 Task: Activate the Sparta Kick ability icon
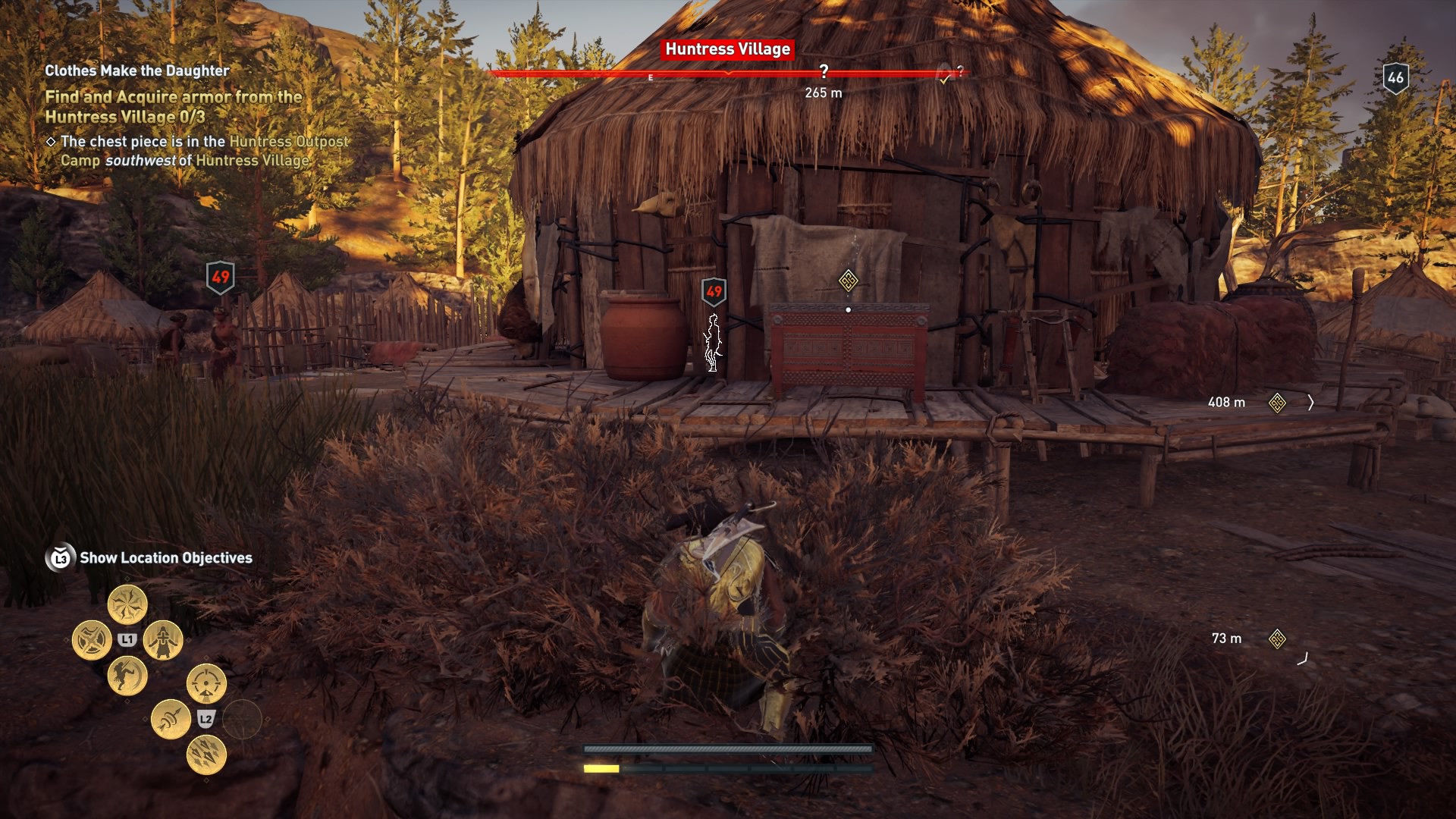(127, 675)
